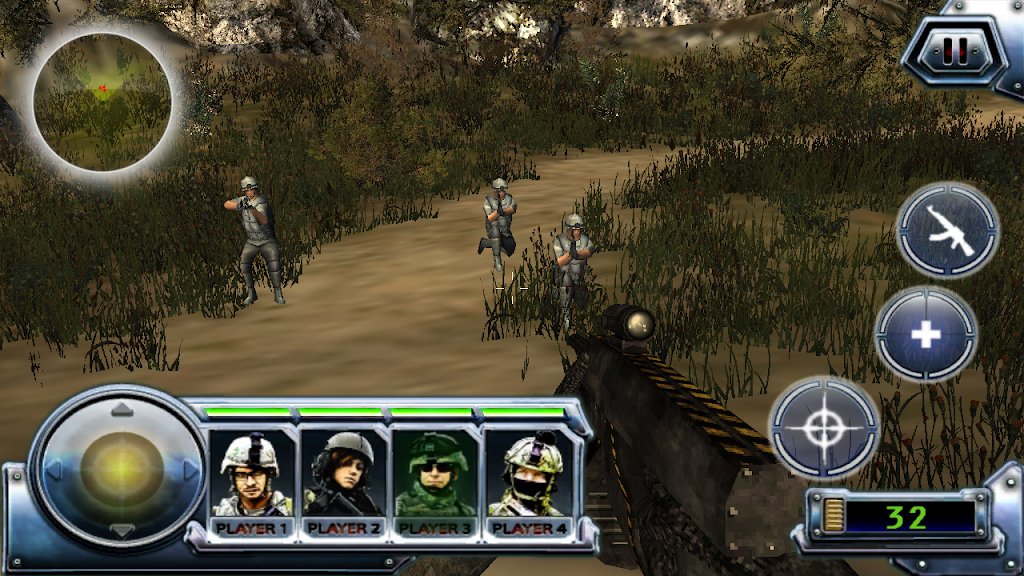Pause the game with the pause button

coord(955,52)
